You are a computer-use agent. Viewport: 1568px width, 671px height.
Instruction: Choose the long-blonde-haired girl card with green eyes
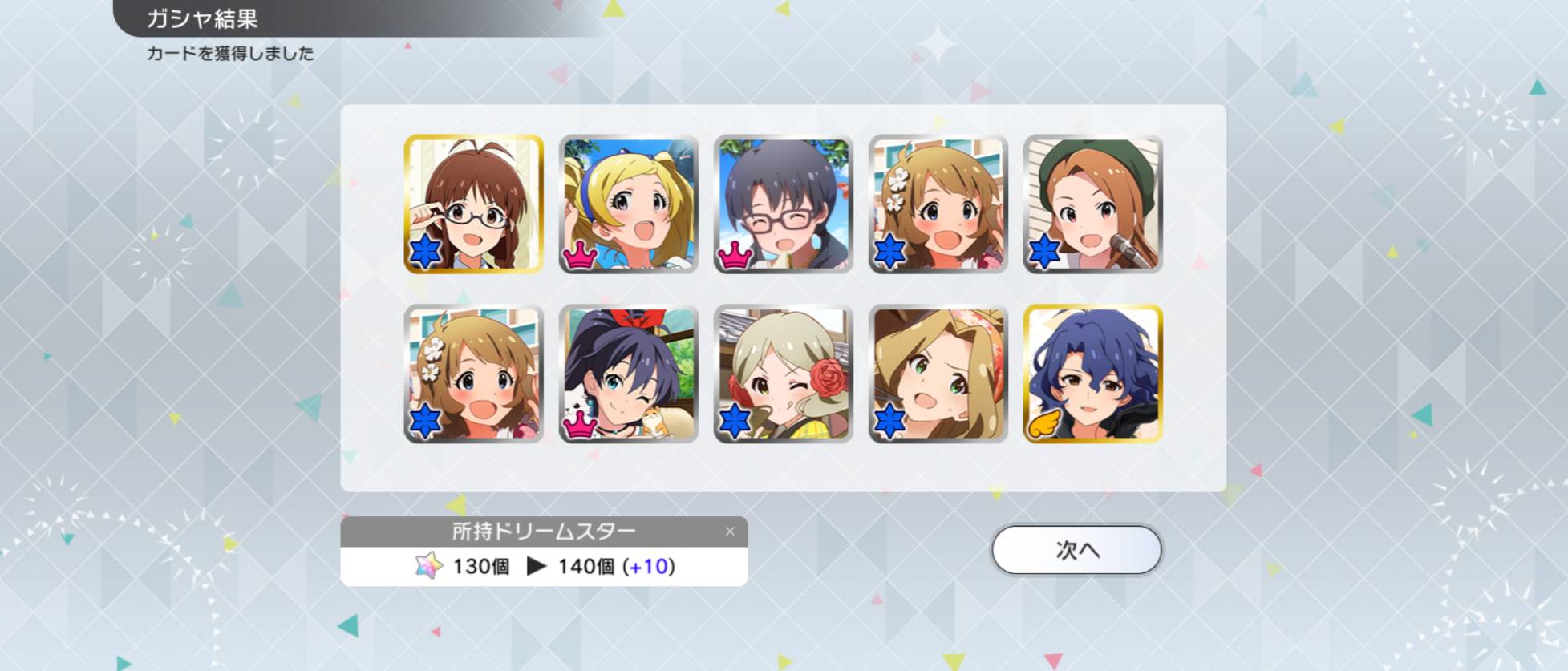[938, 374]
